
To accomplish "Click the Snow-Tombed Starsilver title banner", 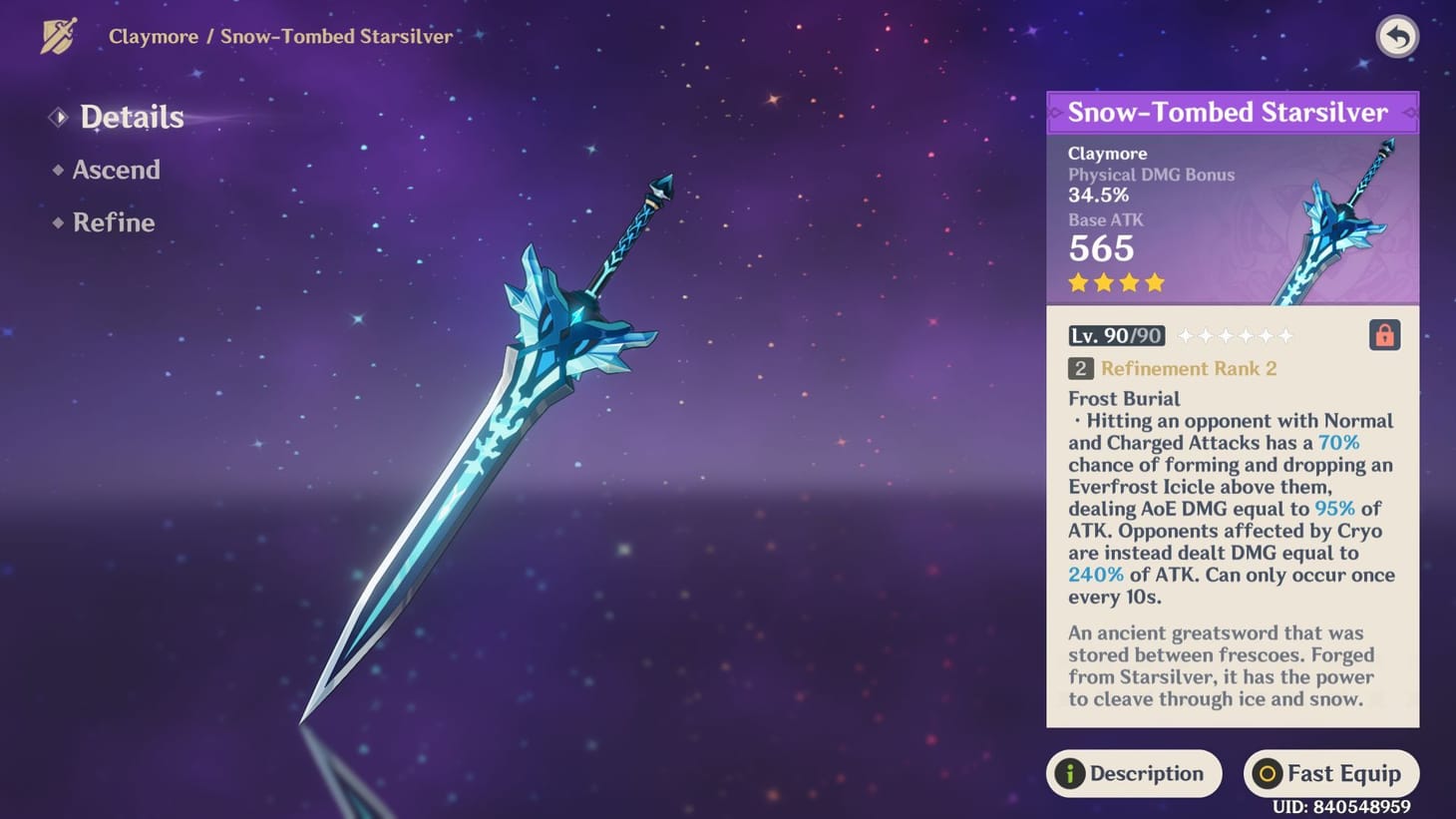I will click(1233, 112).
